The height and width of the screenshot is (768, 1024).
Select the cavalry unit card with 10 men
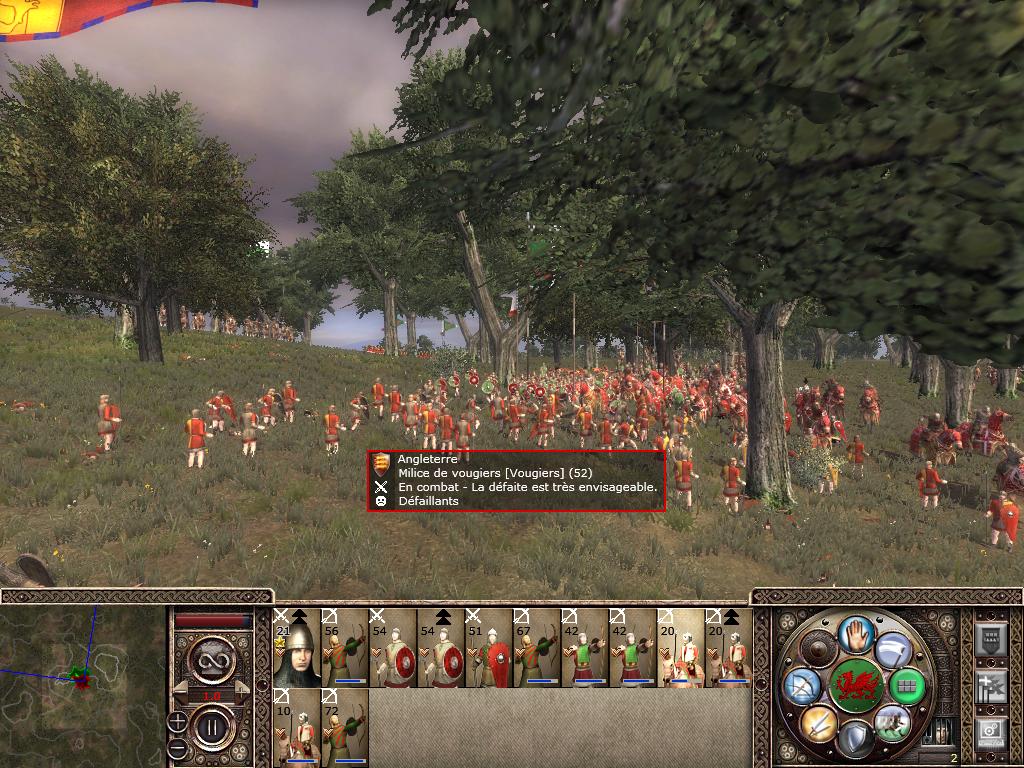pos(297,728)
